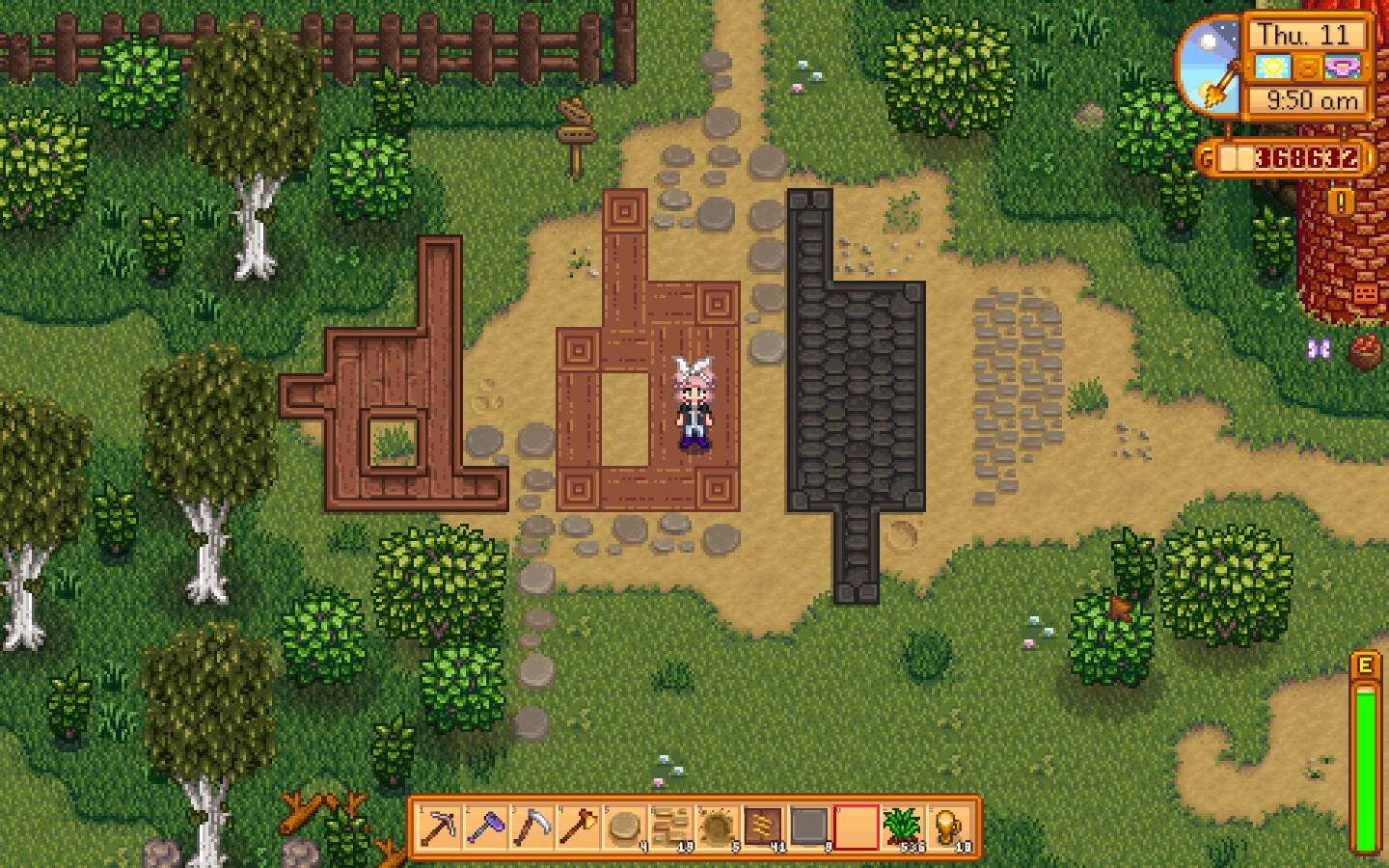Click the empty red-outlined hotbar slot

pos(858,829)
